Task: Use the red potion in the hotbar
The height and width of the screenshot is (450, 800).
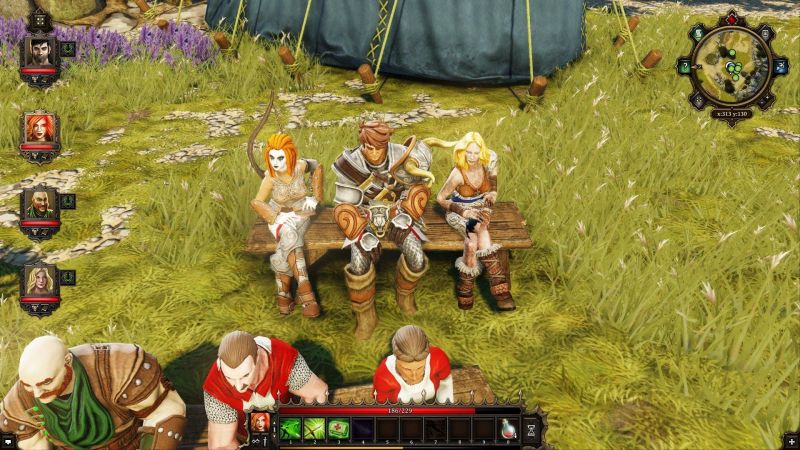Action: tap(507, 428)
